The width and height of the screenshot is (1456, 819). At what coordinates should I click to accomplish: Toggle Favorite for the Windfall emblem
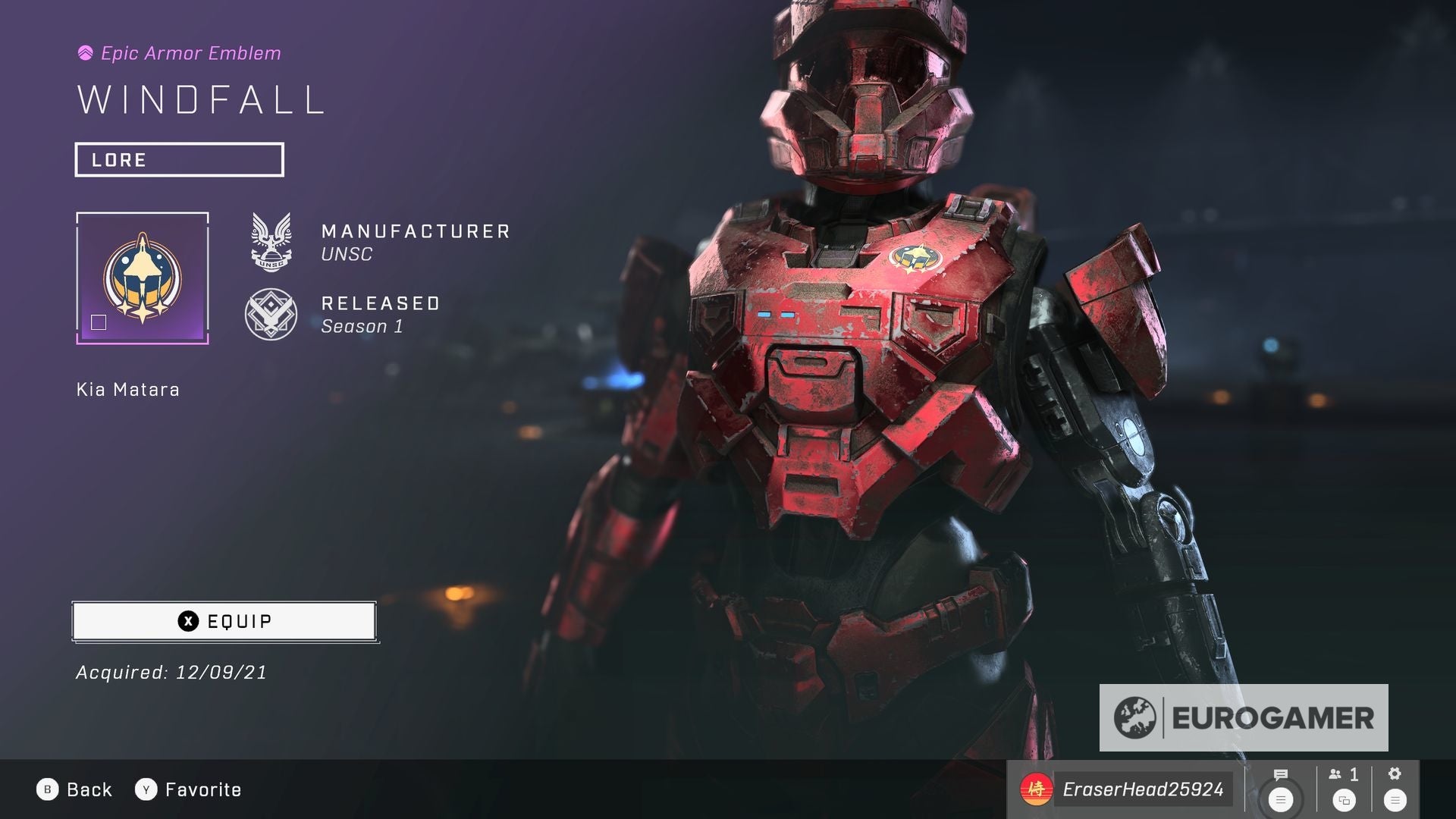190,789
